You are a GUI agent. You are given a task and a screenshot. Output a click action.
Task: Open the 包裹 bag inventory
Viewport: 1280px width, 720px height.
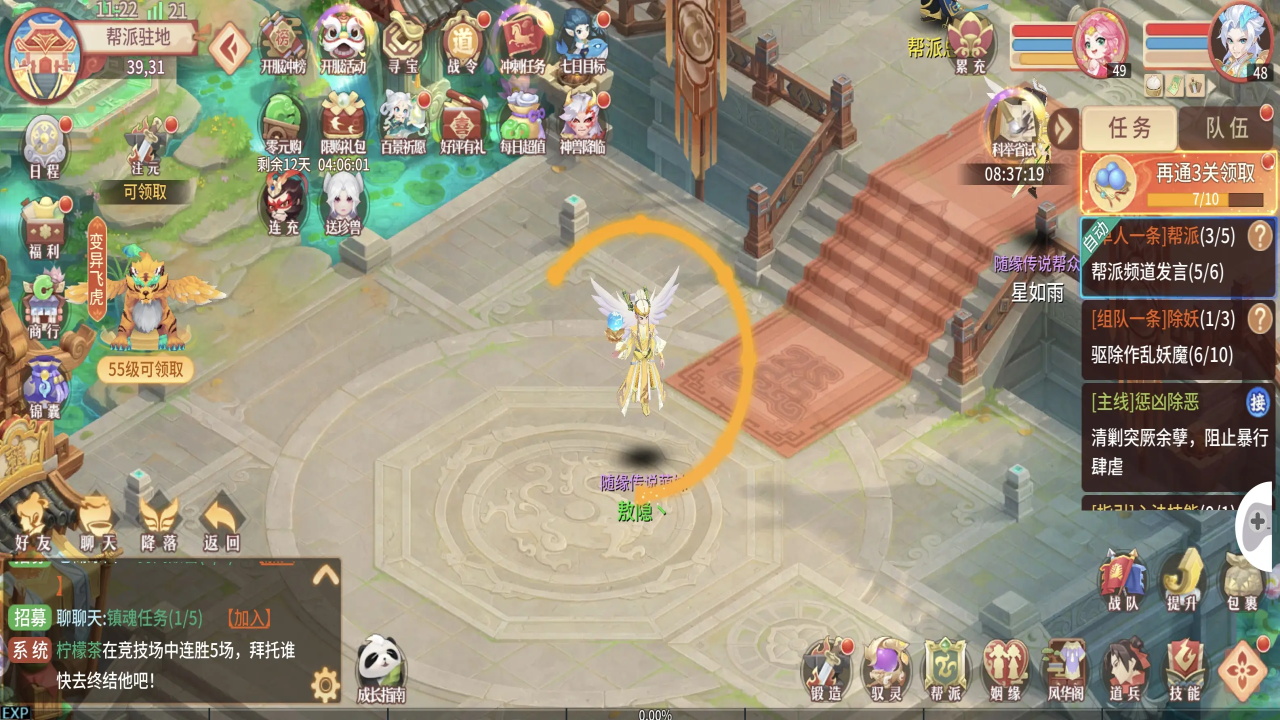pos(1244,582)
